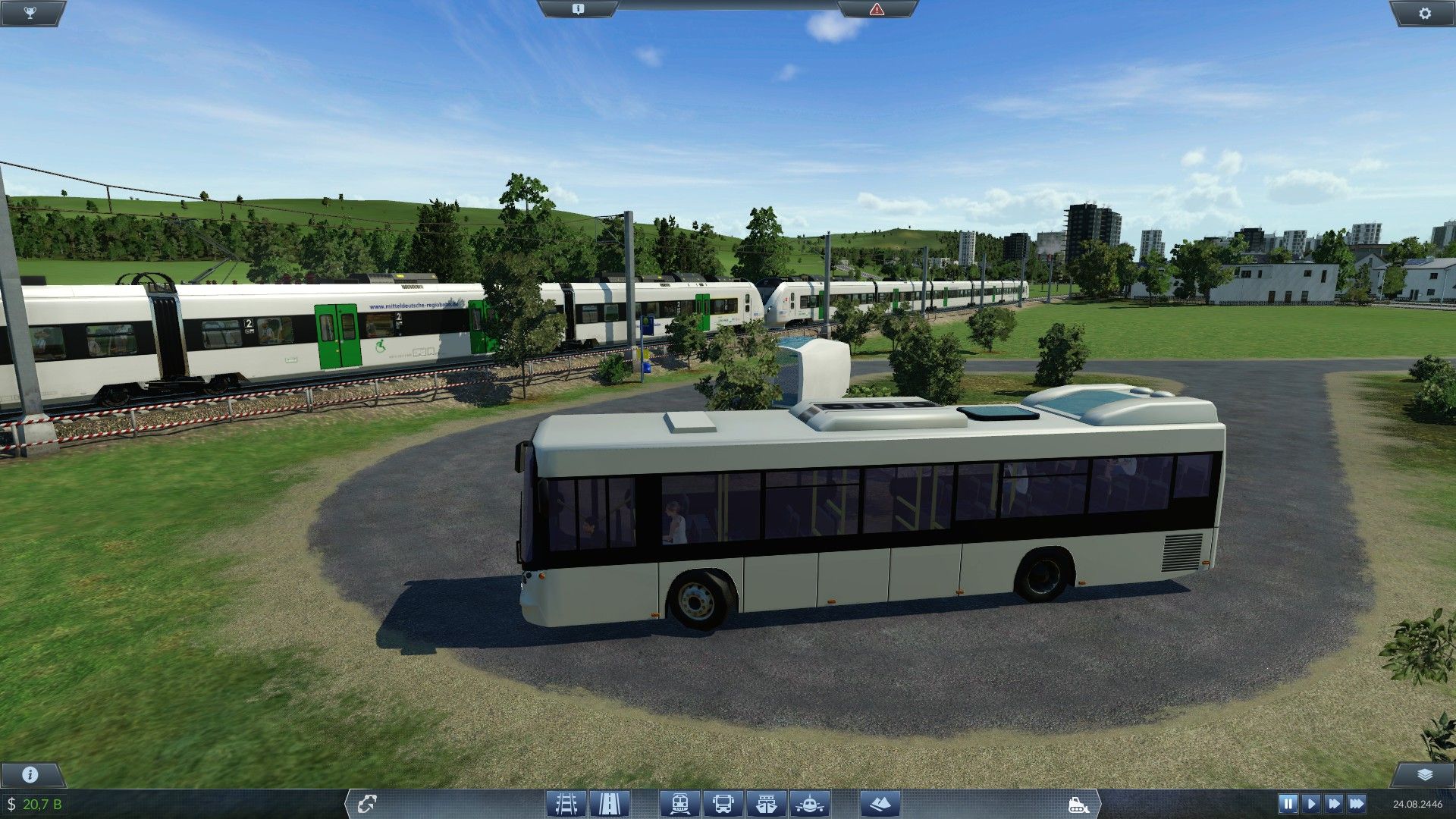Viewport: 1456px width, 819px height.
Task: Open the trophy achievements panel
Action: 30,13
